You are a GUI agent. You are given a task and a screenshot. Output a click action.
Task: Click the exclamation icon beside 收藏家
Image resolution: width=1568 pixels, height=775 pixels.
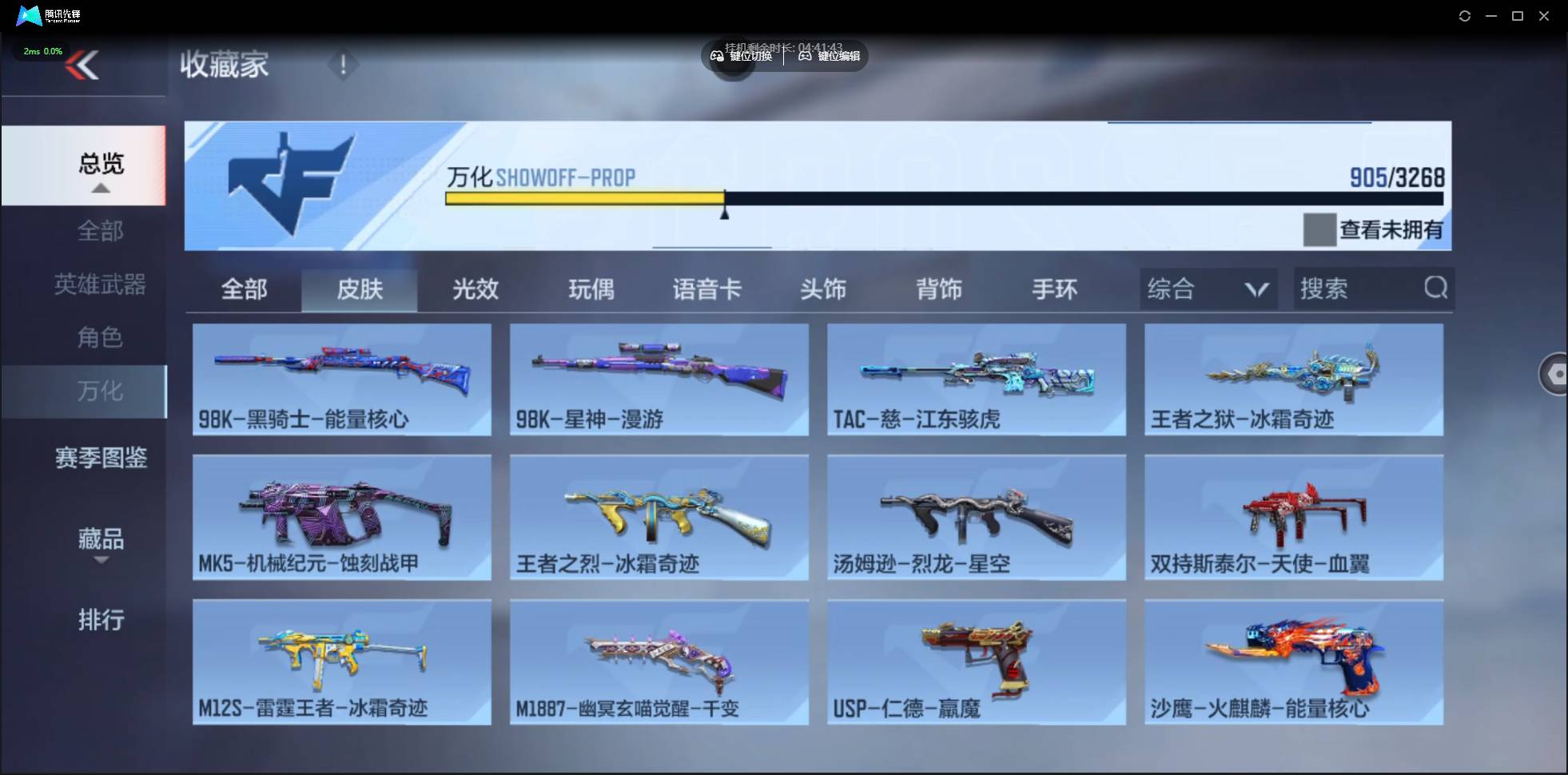(x=344, y=64)
